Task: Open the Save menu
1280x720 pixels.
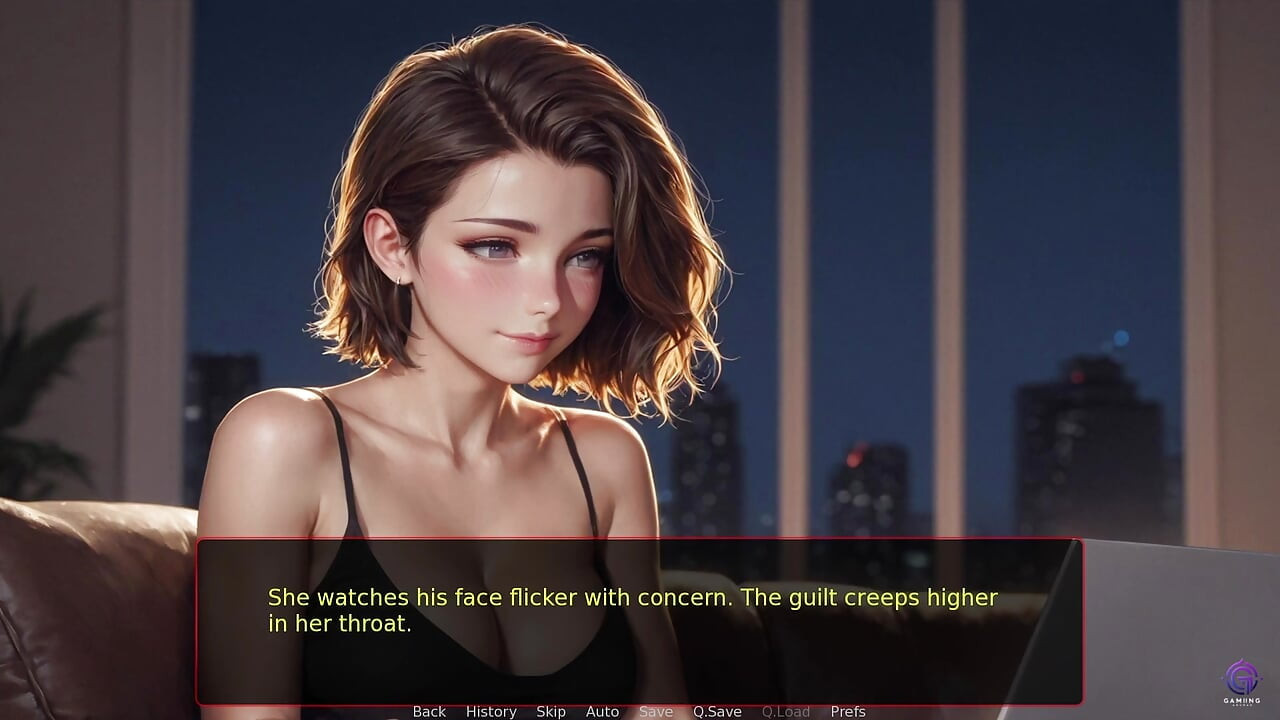Action: 656,711
